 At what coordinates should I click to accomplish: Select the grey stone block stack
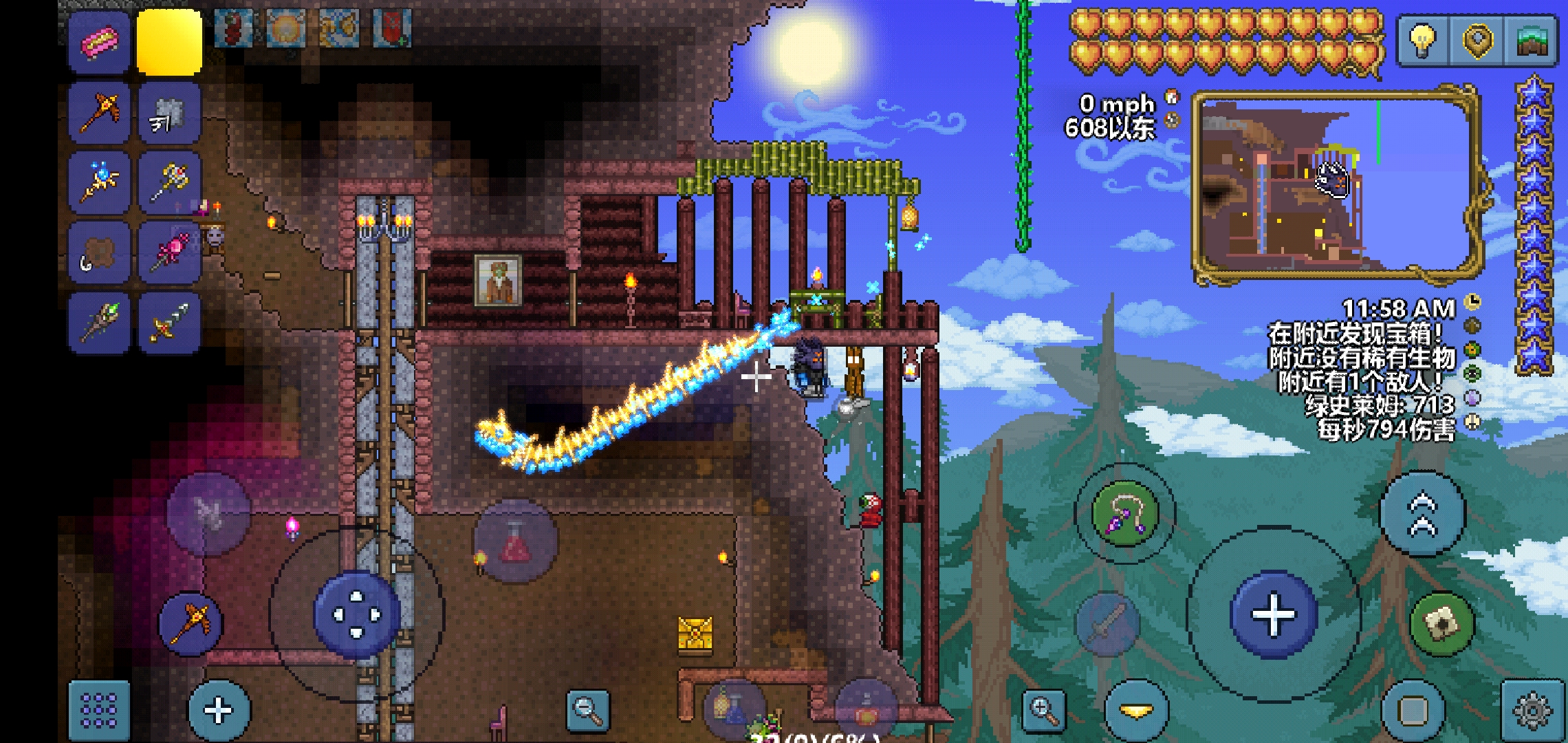click(x=169, y=113)
